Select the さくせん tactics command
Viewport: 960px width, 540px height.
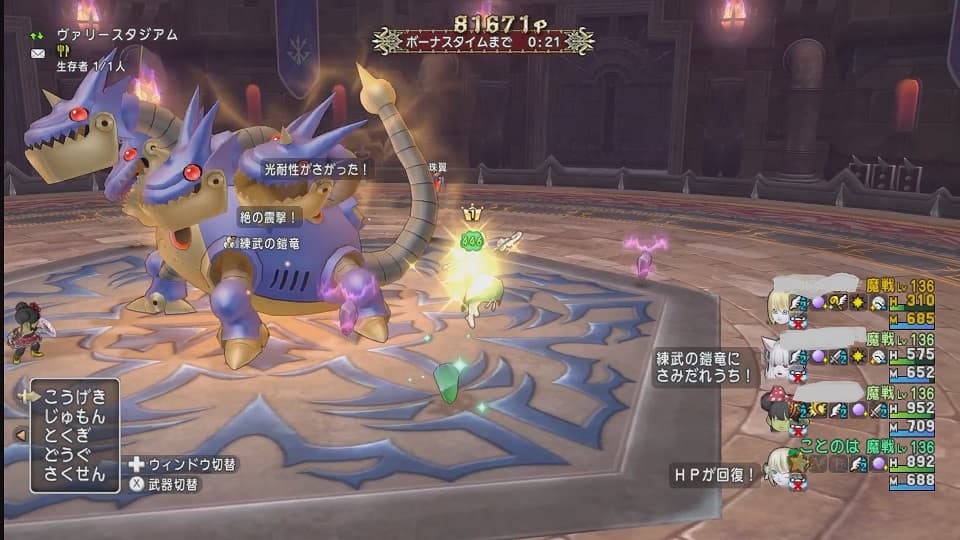pyautogui.click(x=76, y=474)
